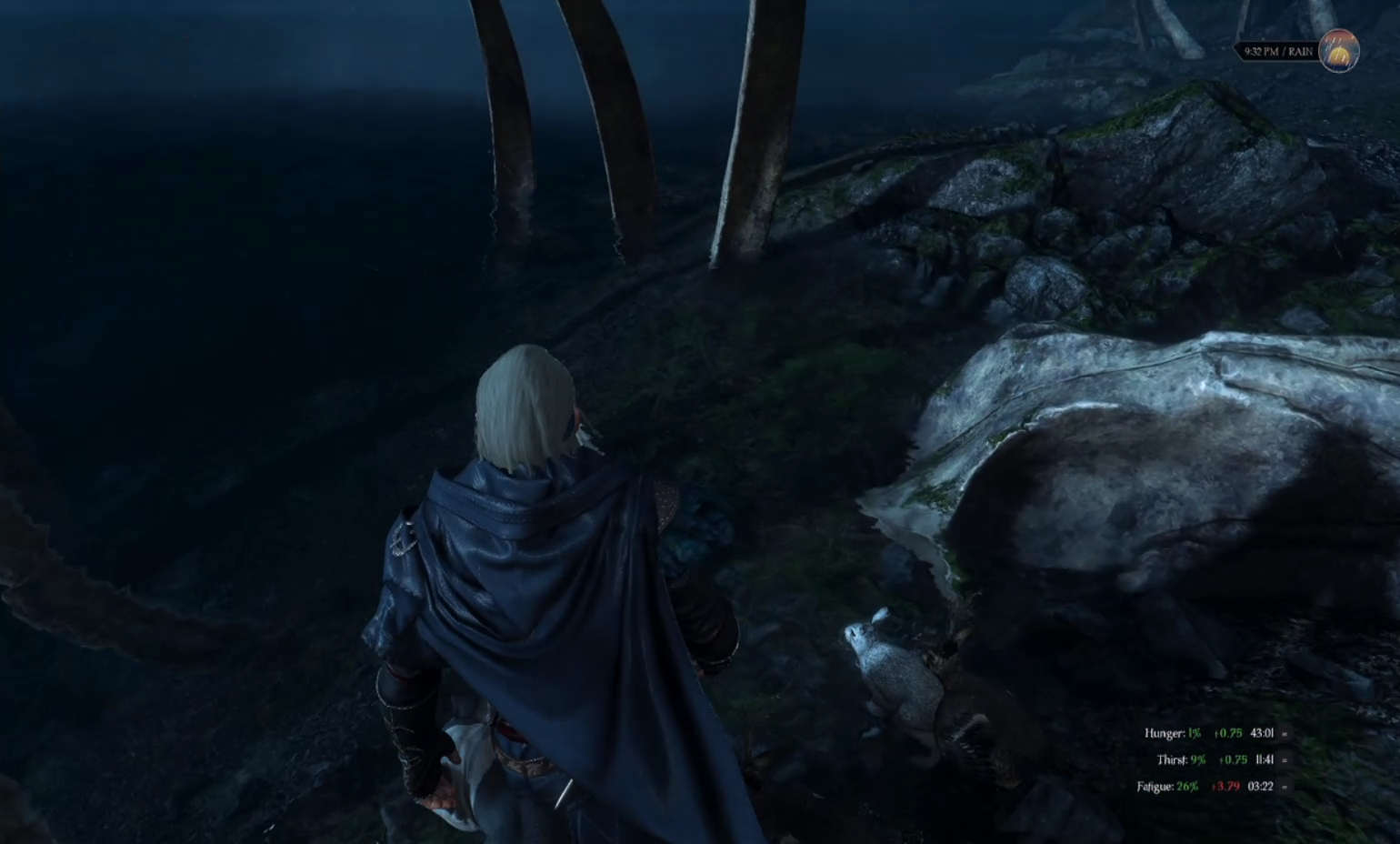The image size is (1400, 844).
Task: Click the rain weather icon
Action: (x=1338, y=51)
